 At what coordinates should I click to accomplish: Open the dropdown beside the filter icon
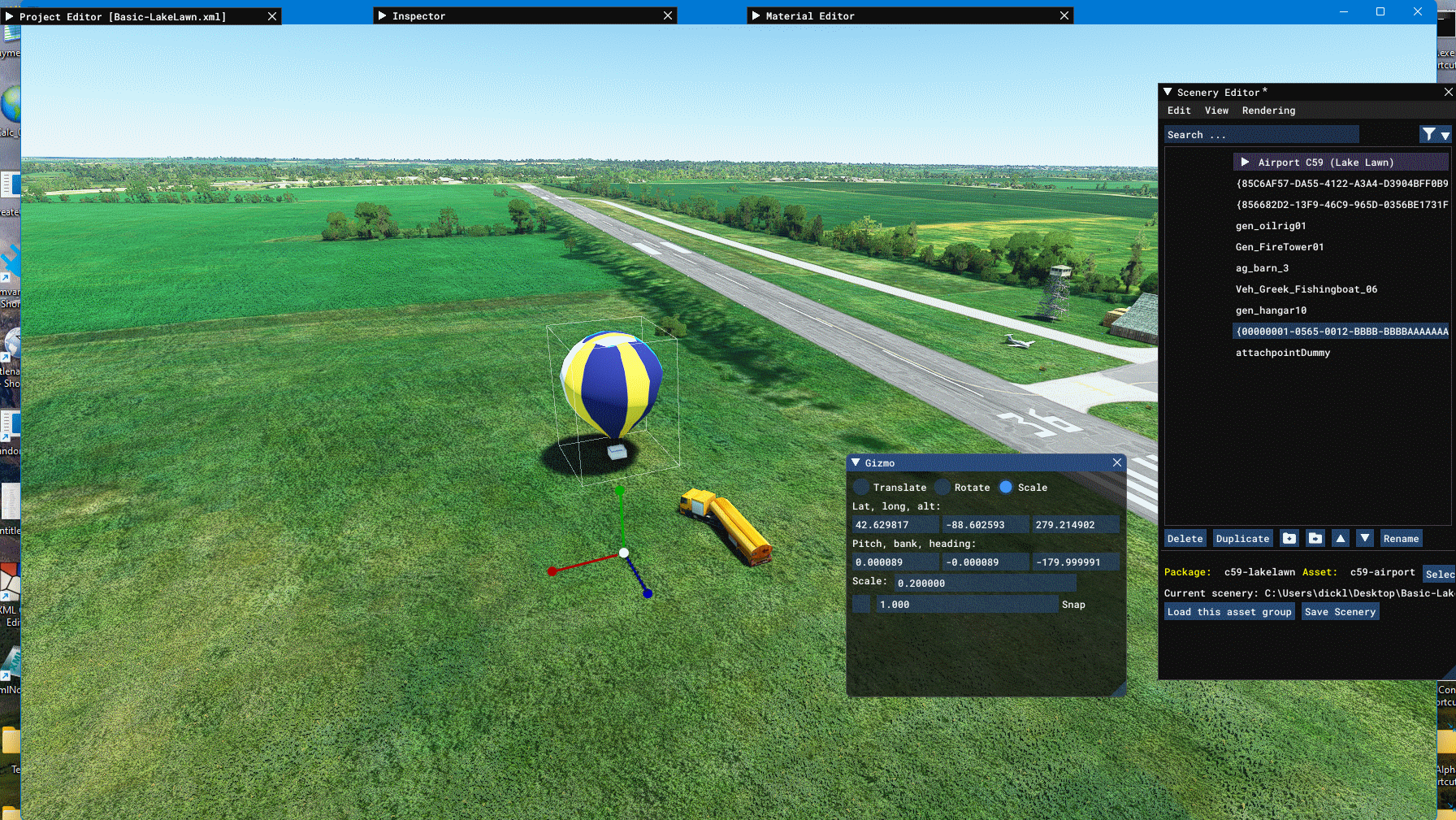coord(1445,135)
